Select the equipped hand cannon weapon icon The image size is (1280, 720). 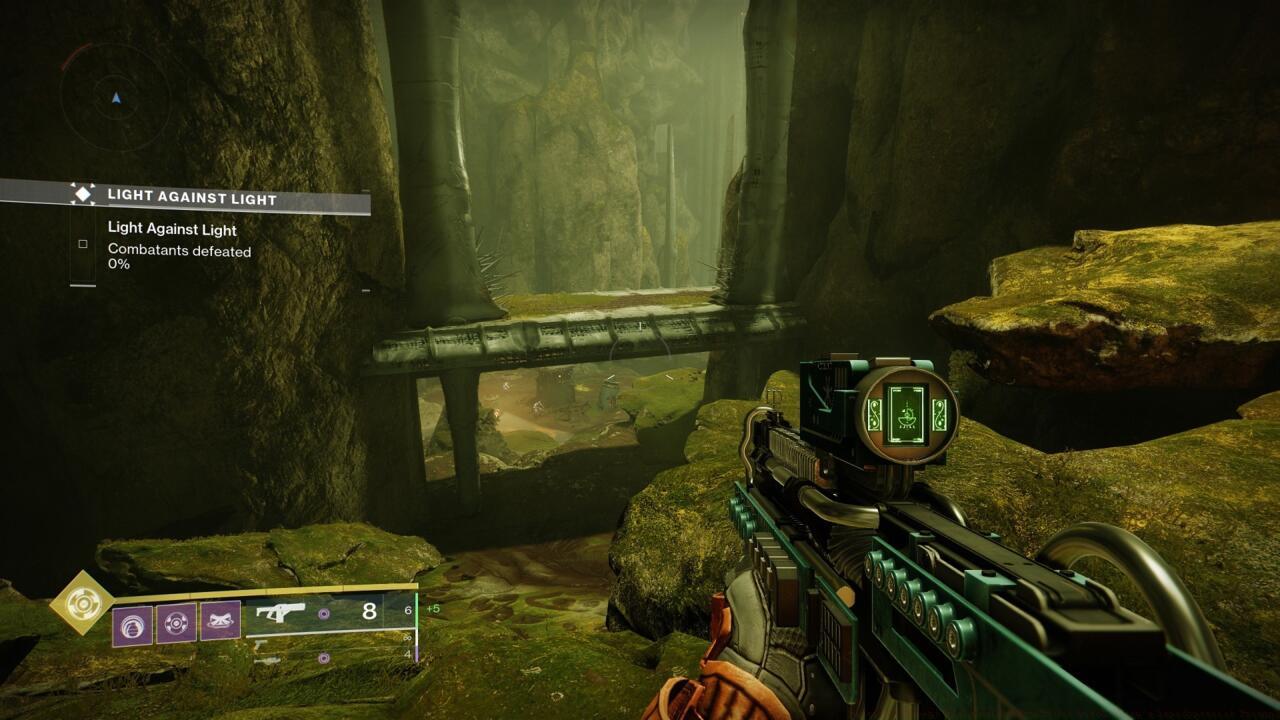point(282,611)
